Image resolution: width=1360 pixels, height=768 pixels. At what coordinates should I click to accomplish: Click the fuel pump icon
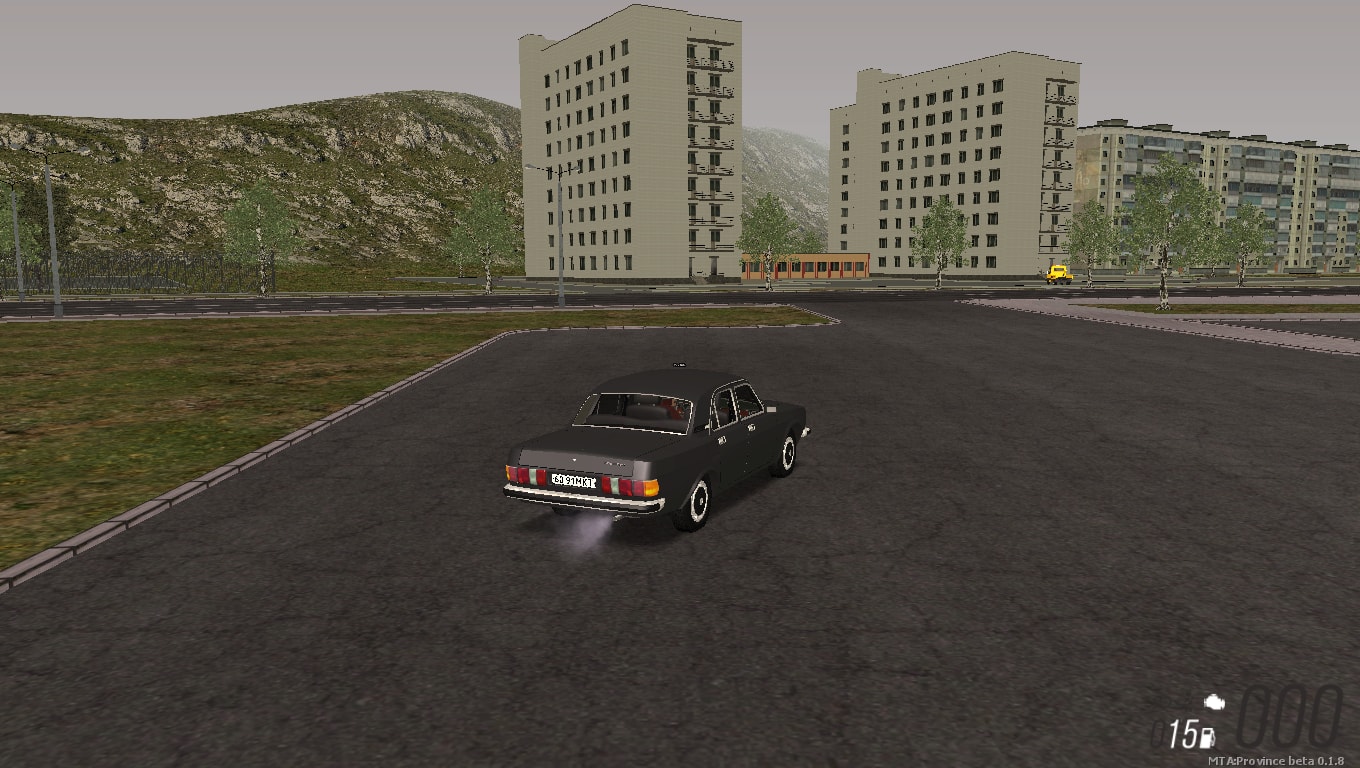click(x=1207, y=738)
